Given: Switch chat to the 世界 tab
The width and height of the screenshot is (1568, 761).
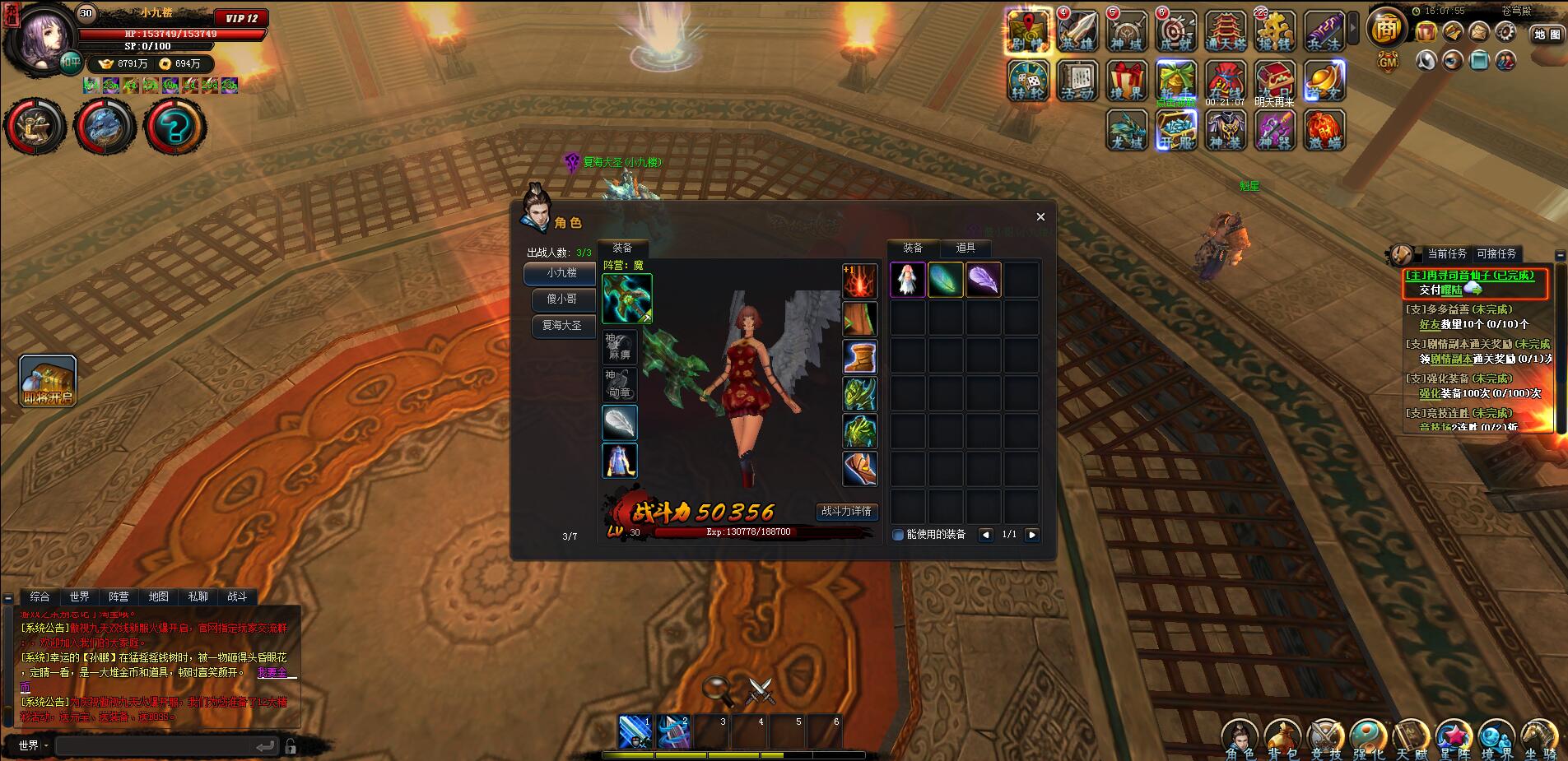Looking at the screenshot, I should pyautogui.click(x=79, y=596).
